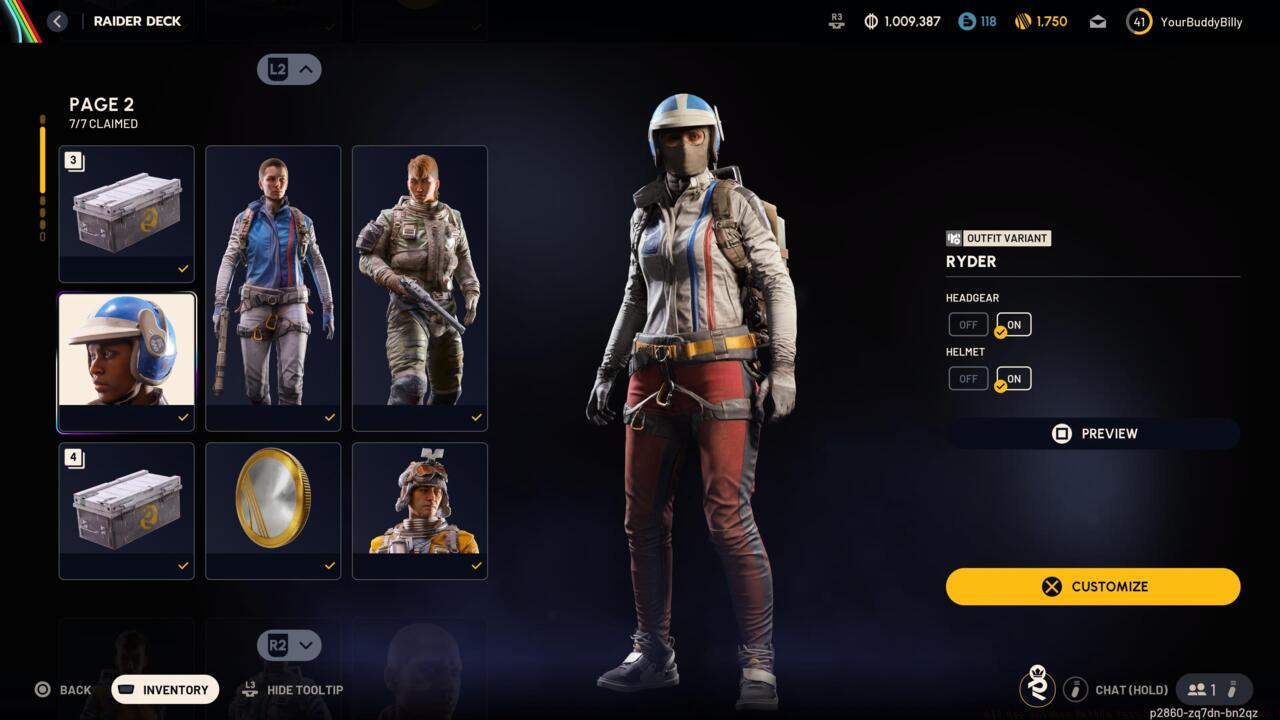Viewport: 1280px width, 720px height.
Task: Select the gold tokens currency icon
Action: click(1021, 20)
